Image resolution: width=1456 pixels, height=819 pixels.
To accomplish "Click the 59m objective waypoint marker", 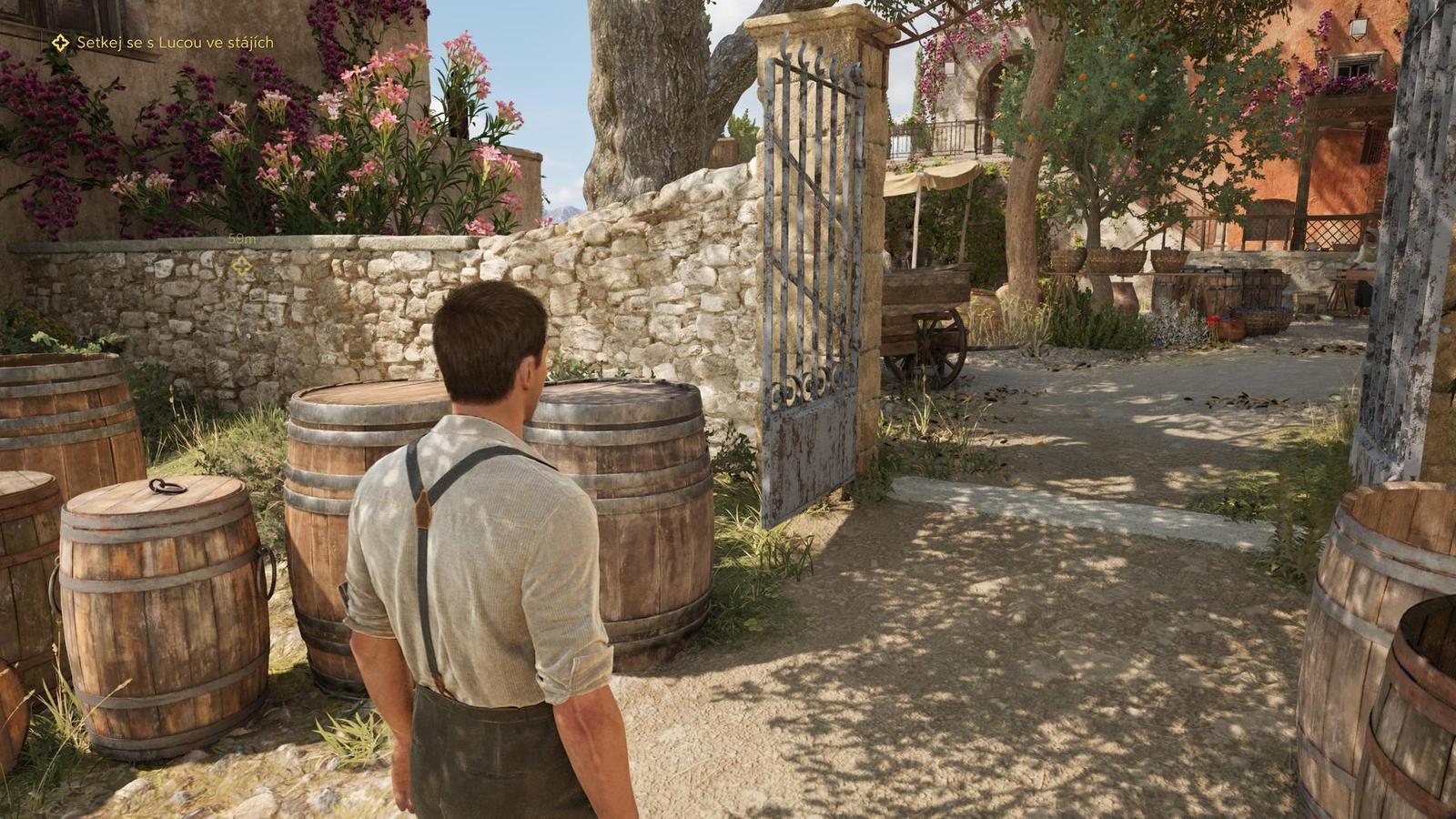I will coord(241,266).
